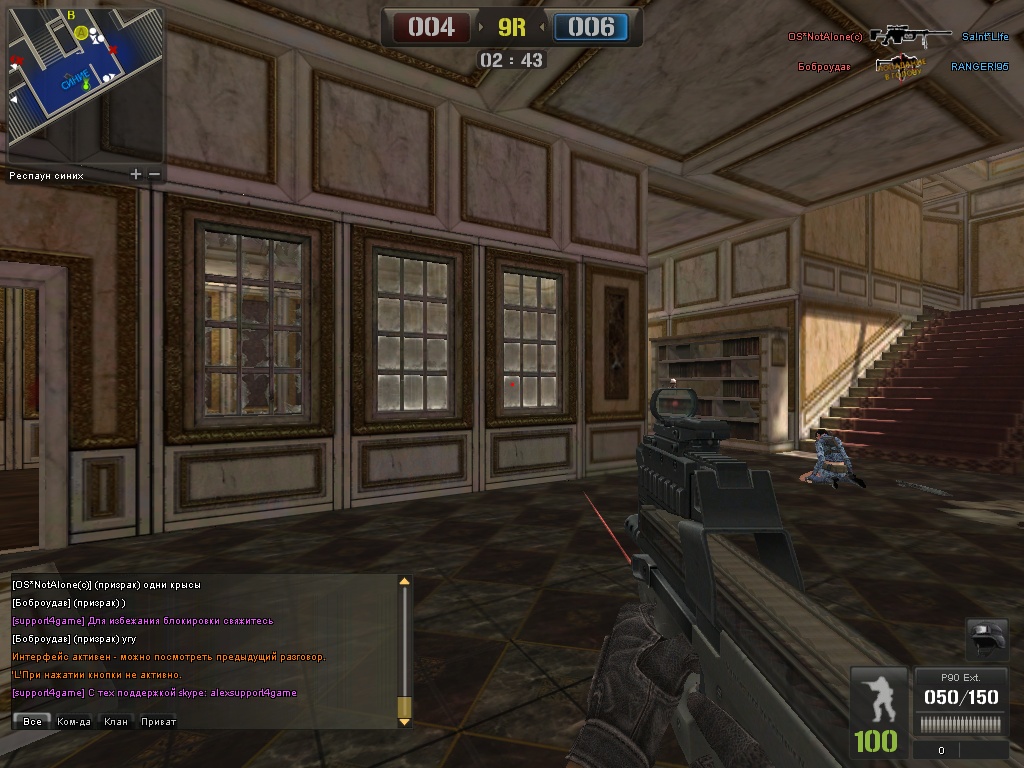Open the Ком-да team chat tab

pos(74,721)
